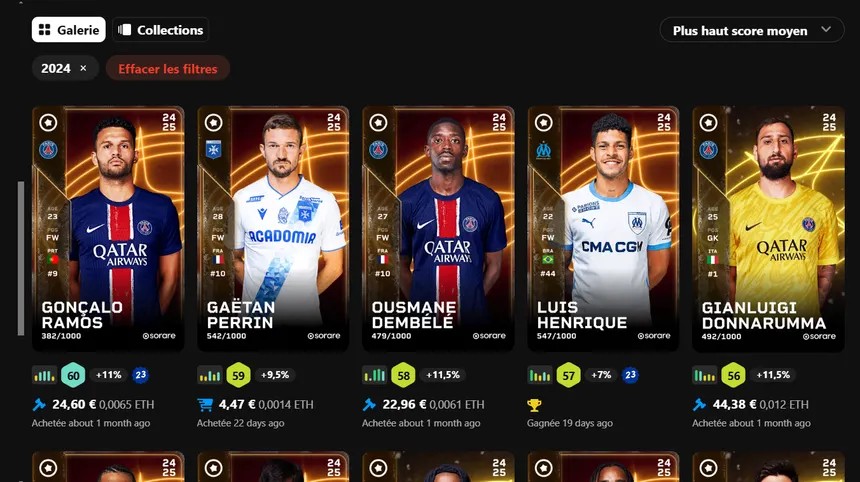Click the trophy icon under Luis Henrique
The height and width of the screenshot is (482, 860).
(535, 405)
